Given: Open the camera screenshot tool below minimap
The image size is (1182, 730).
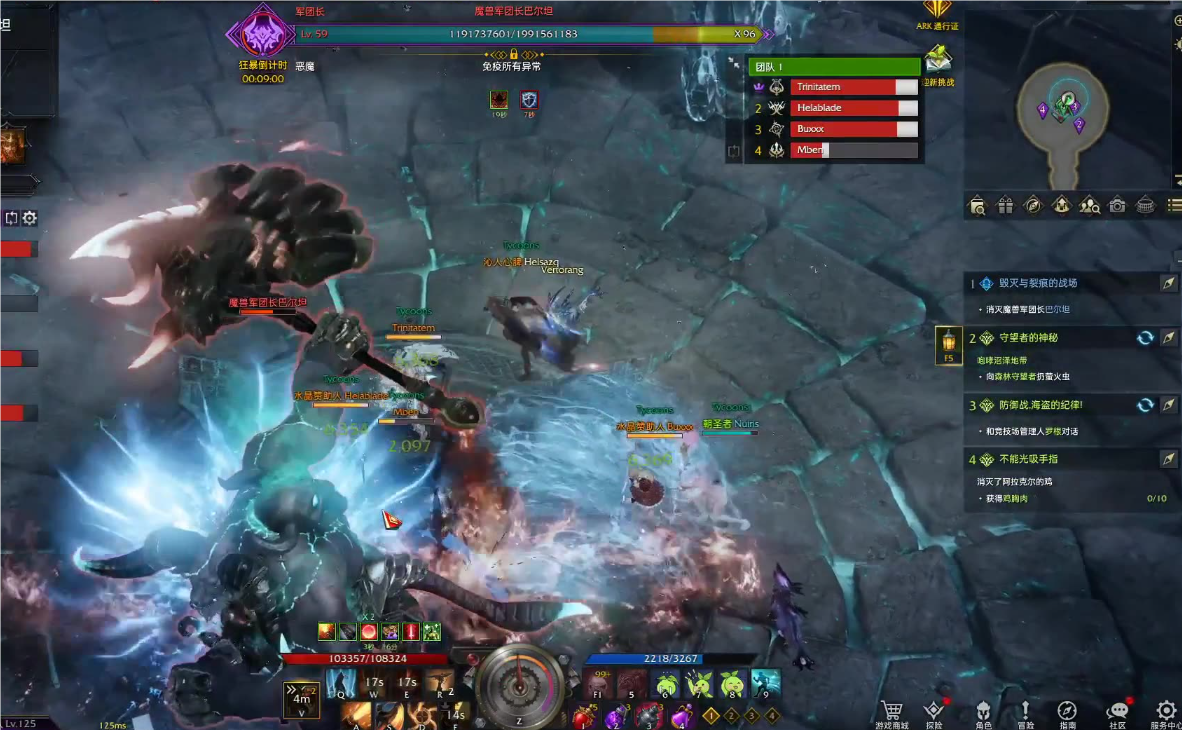Looking at the screenshot, I should 1117,205.
